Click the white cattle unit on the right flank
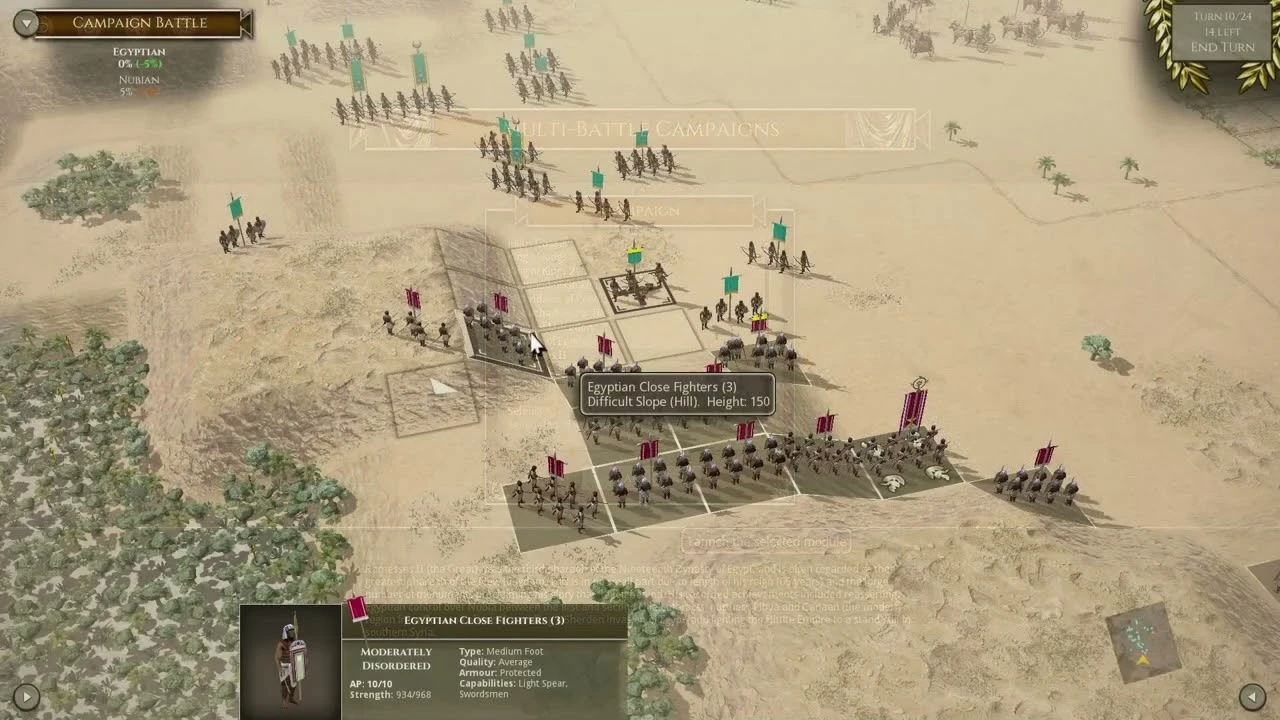Screen dimensions: 1280x720 click(x=893, y=482)
